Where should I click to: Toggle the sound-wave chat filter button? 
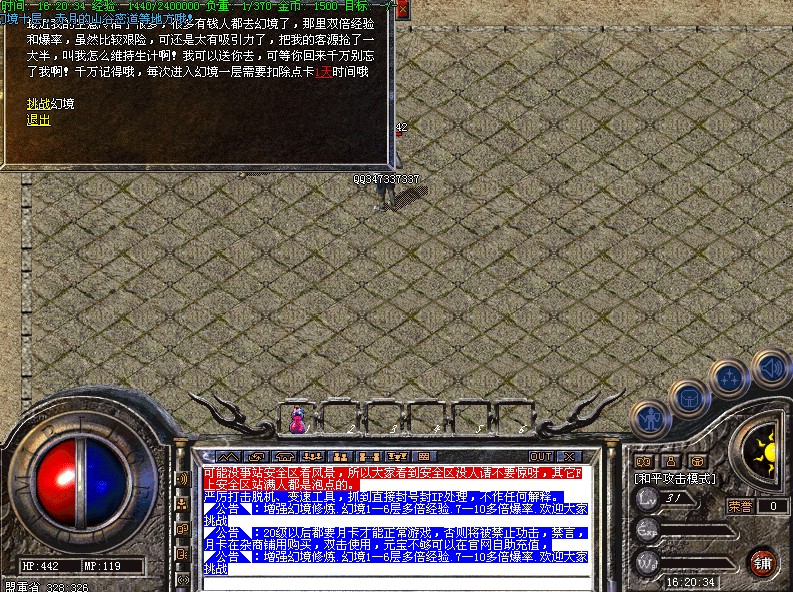coord(183,479)
